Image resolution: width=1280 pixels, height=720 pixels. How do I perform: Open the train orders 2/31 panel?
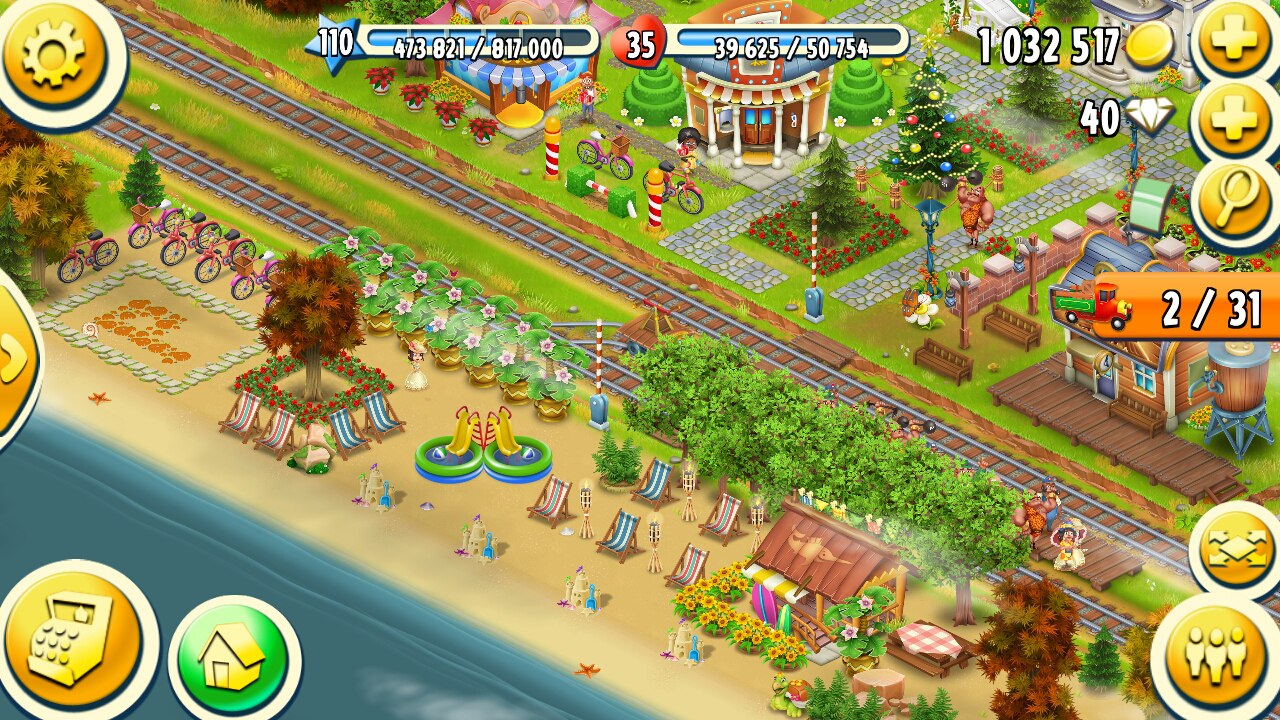pyautogui.click(x=1170, y=308)
